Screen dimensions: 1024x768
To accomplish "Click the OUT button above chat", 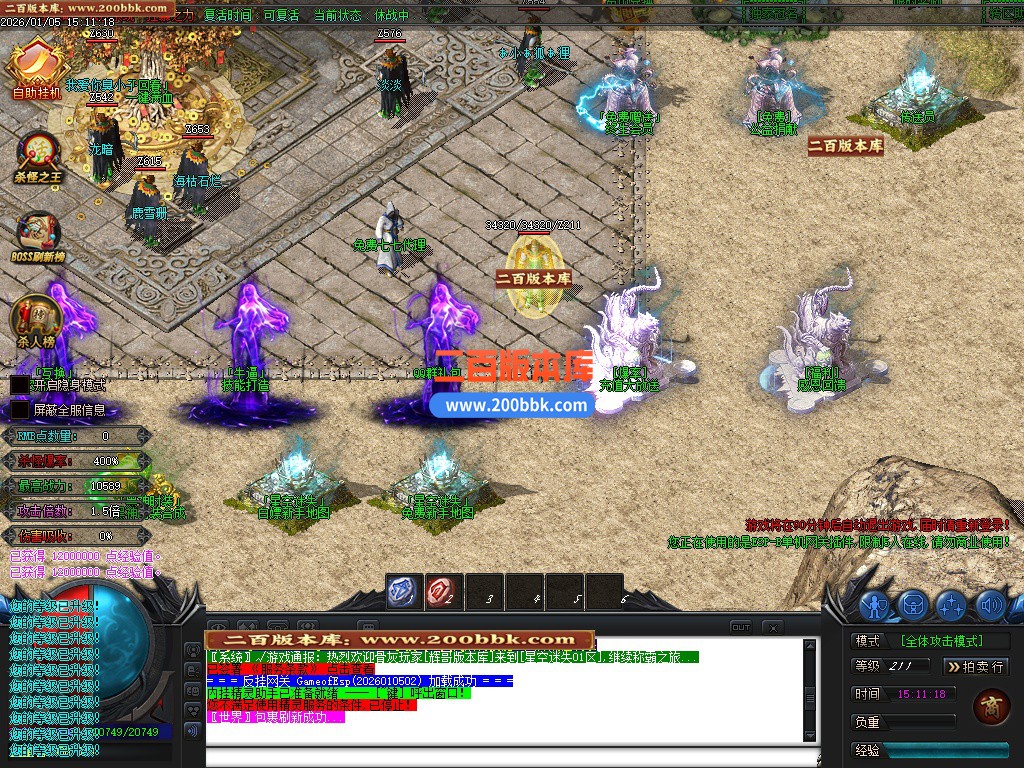I will 740,627.
